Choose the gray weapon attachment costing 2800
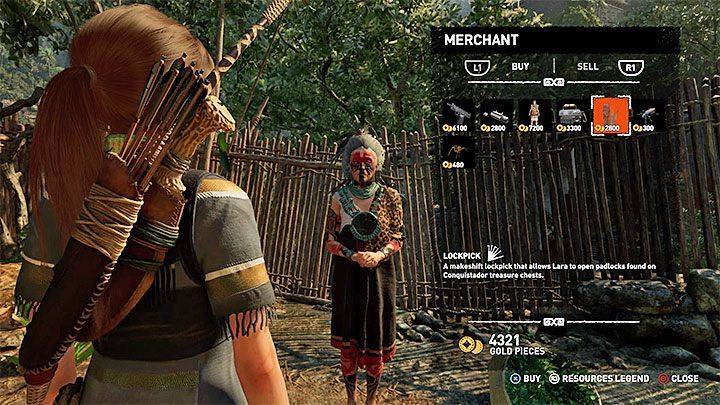The width and height of the screenshot is (720, 405). [x=497, y=114]
